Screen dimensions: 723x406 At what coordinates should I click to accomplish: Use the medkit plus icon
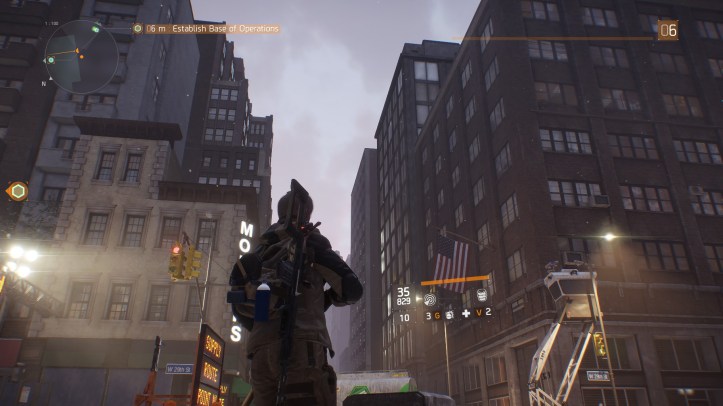point(465,315)
